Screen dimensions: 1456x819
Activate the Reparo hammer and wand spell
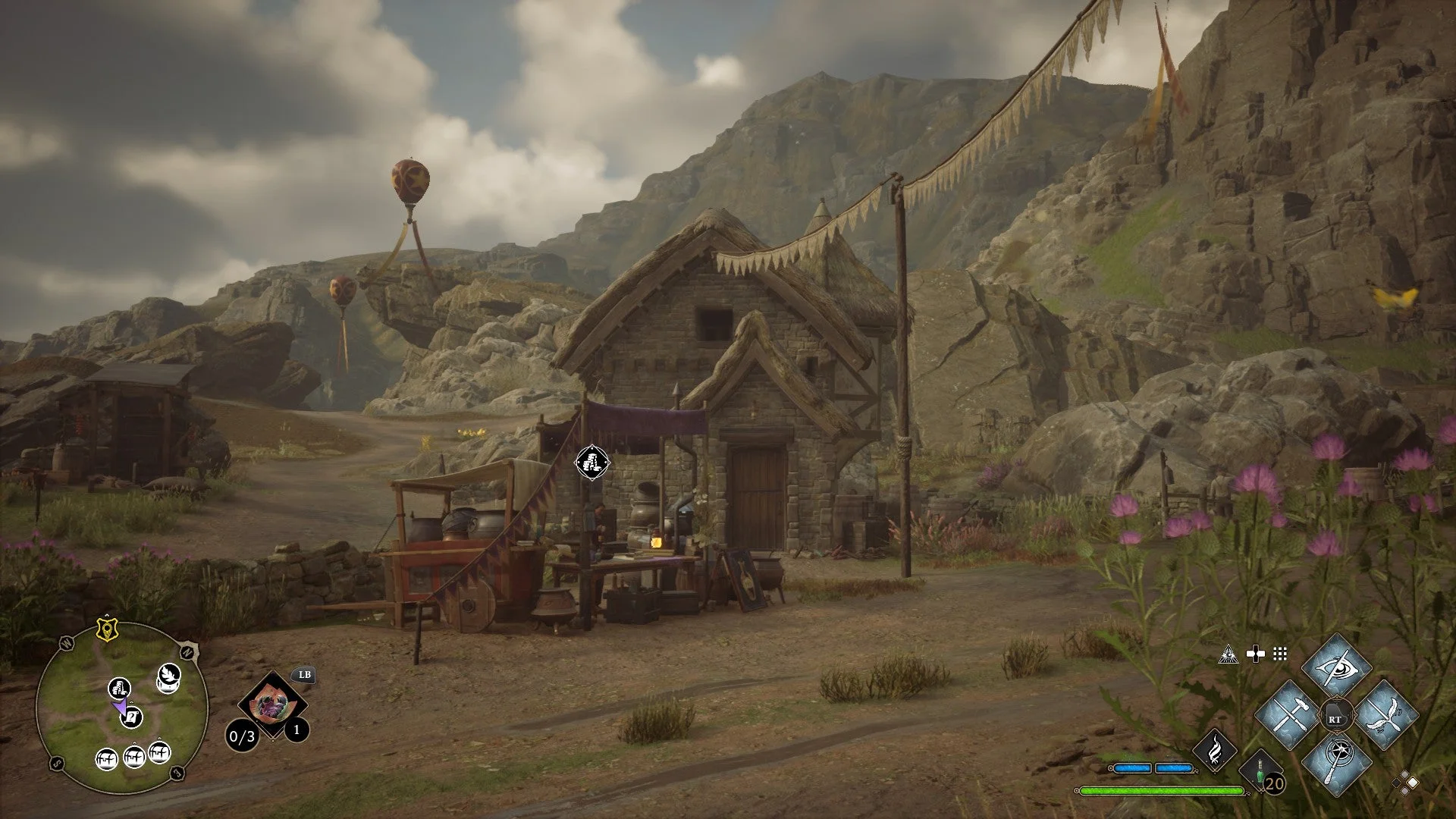point(1288,715)
